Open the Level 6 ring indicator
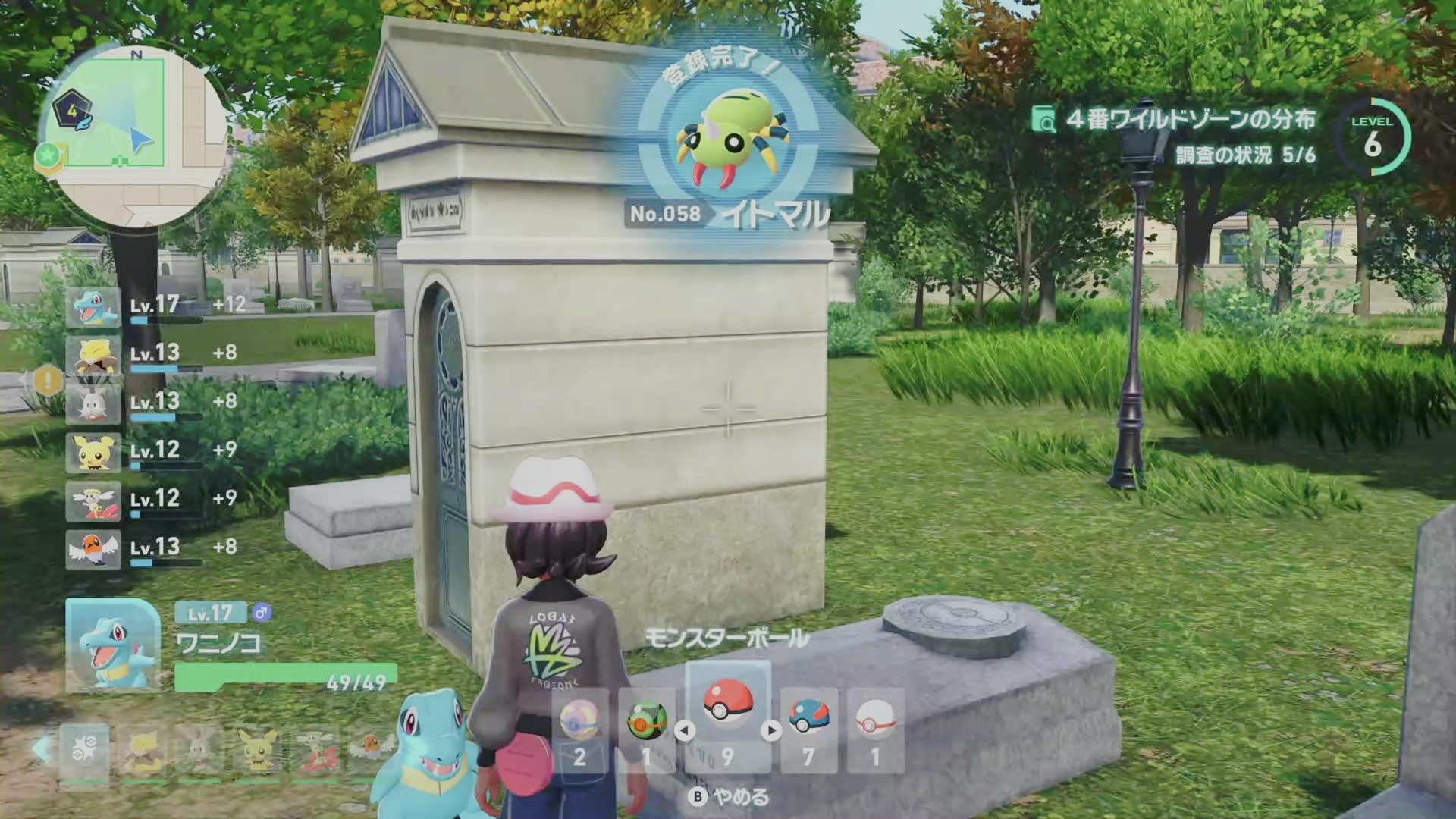The height and width of the screenshot is (819, 1456). coord(1373,137)
